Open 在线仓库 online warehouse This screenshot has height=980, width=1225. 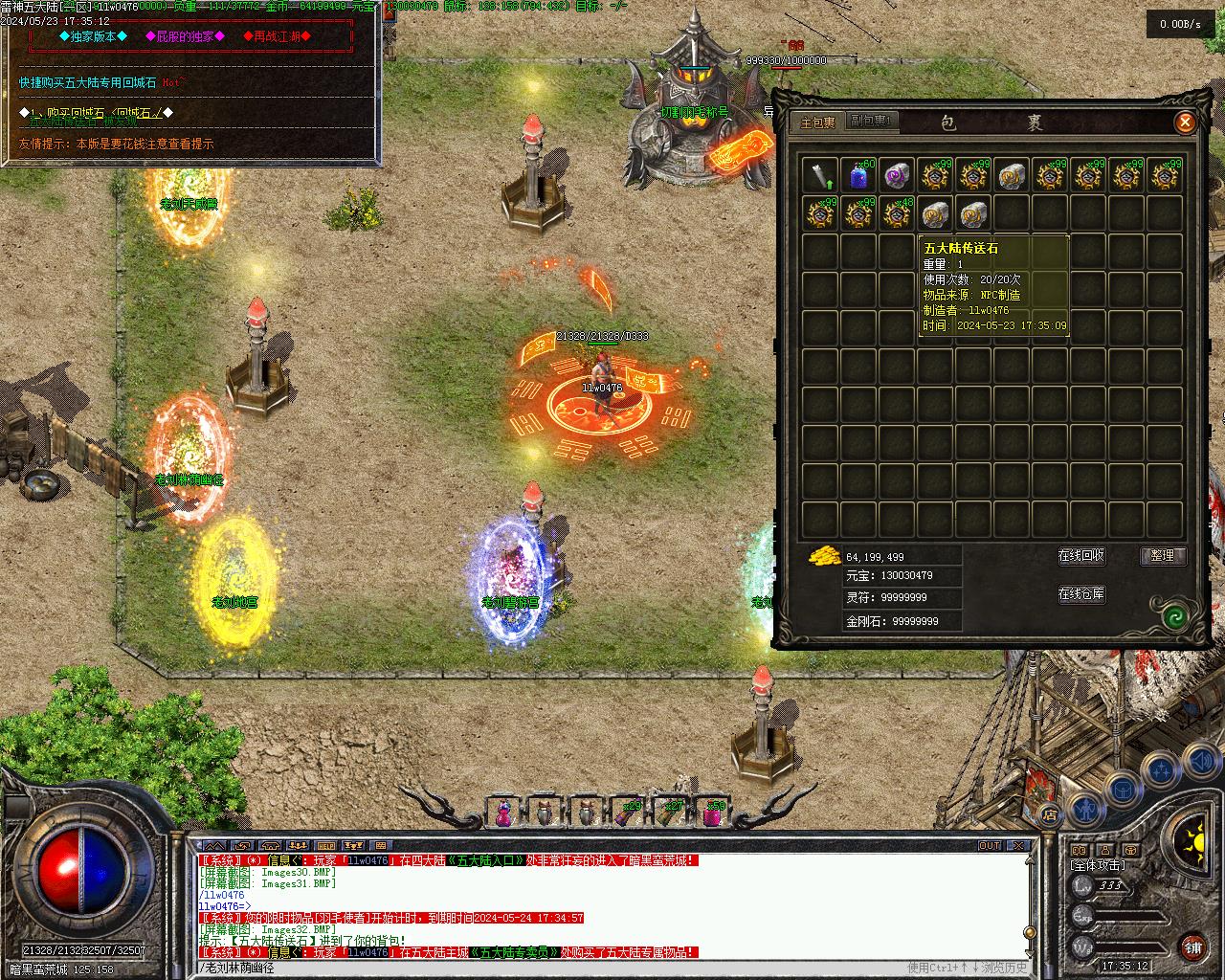1081,594
